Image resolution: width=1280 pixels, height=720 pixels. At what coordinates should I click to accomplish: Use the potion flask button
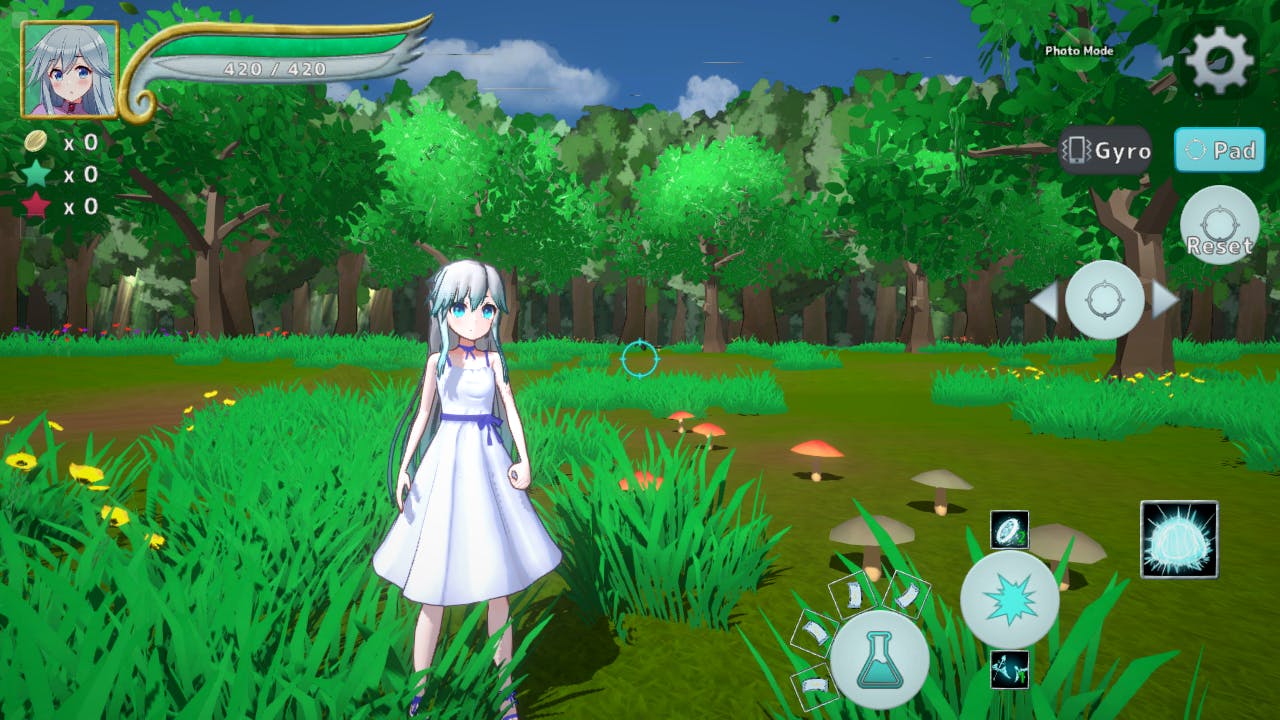(879, 659)
